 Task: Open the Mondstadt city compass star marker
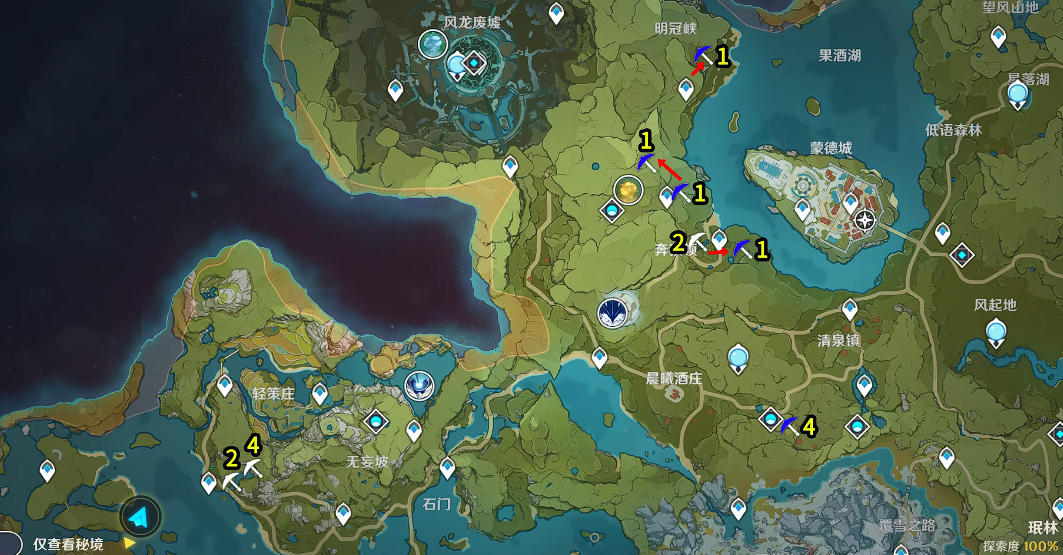pyautogui.click(x=865, y=220)
